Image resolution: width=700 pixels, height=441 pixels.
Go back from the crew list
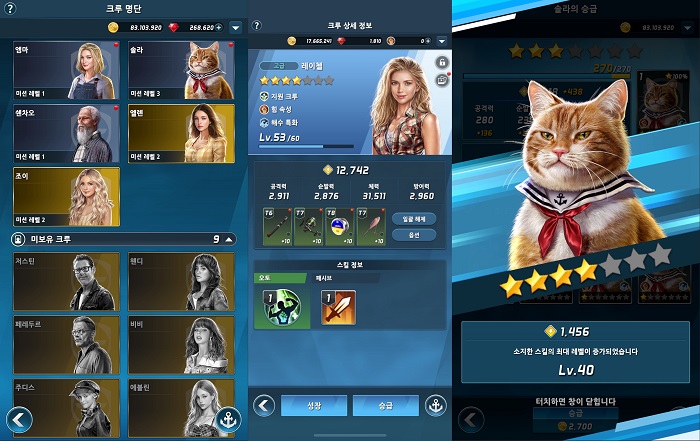point(17,419)
